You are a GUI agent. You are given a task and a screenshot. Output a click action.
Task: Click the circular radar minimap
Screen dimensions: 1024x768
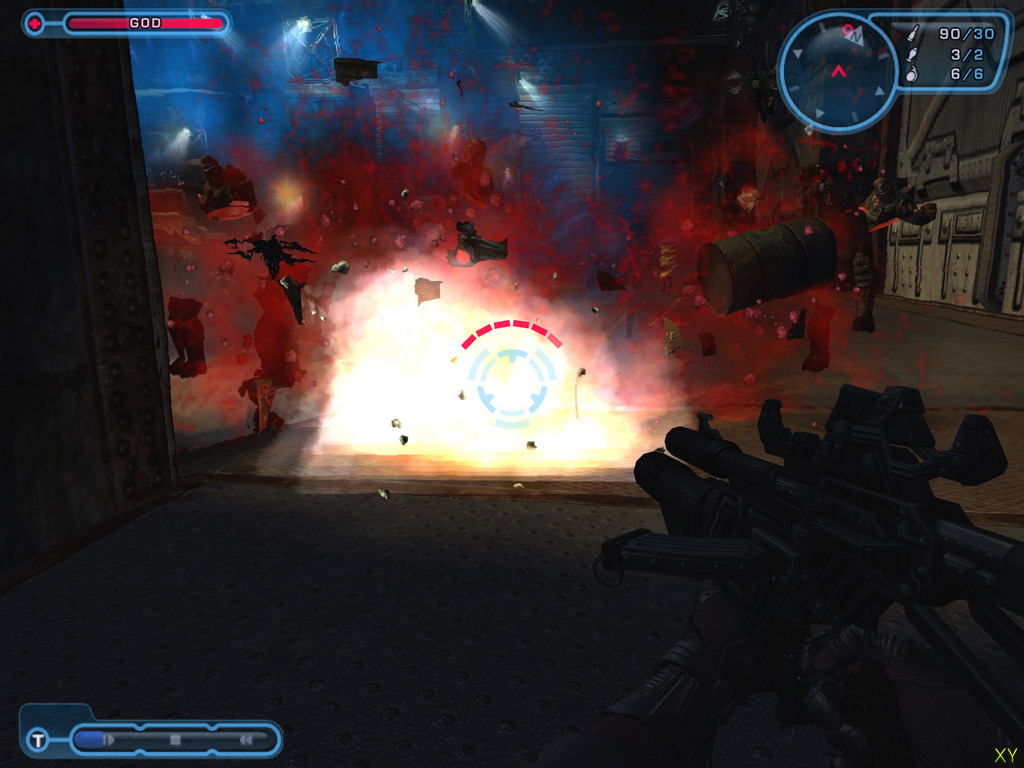point(838,71)
